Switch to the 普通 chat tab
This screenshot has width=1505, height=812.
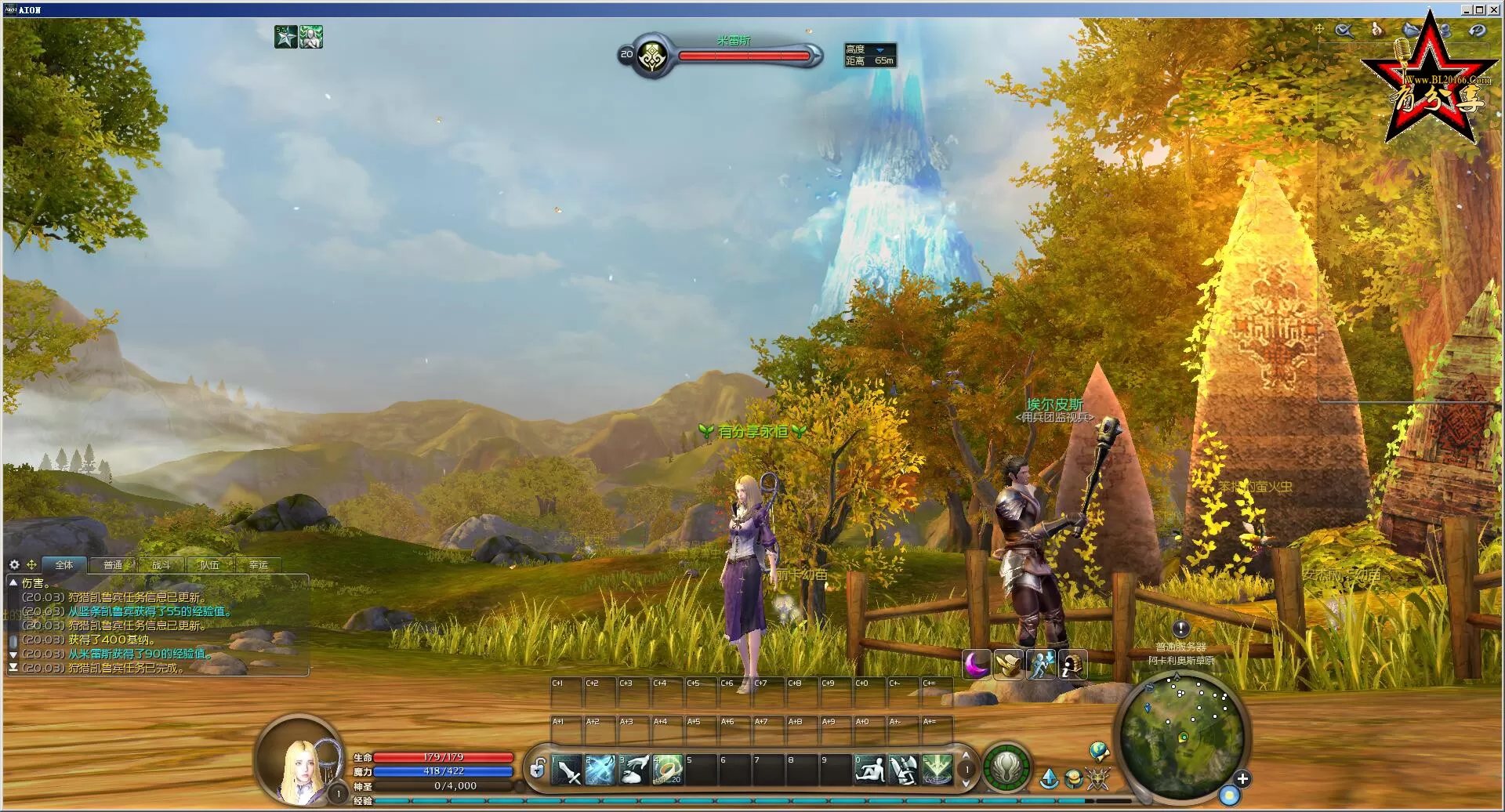coord(113,564)
